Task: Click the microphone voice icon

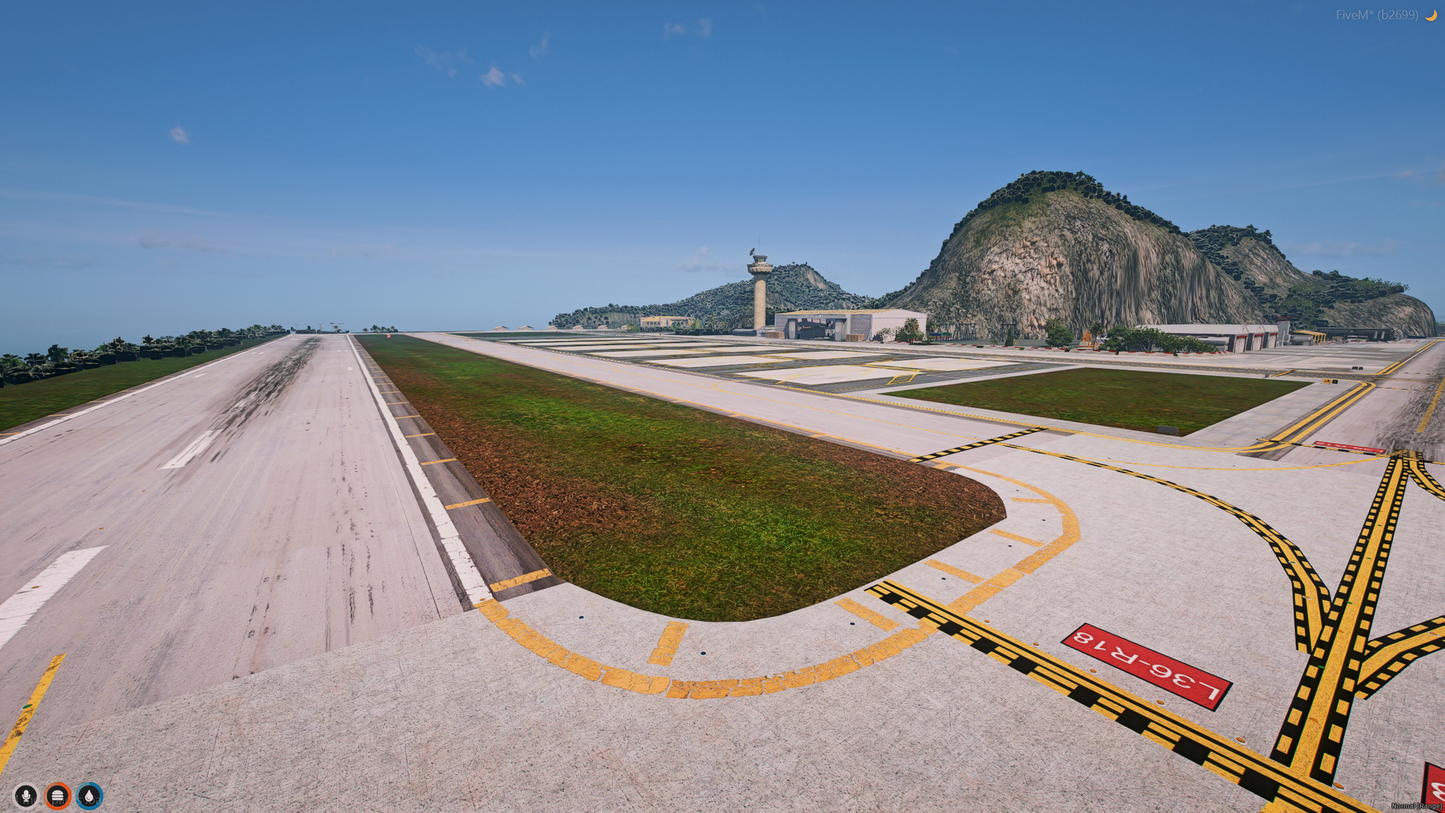Action: pos(26,795)
